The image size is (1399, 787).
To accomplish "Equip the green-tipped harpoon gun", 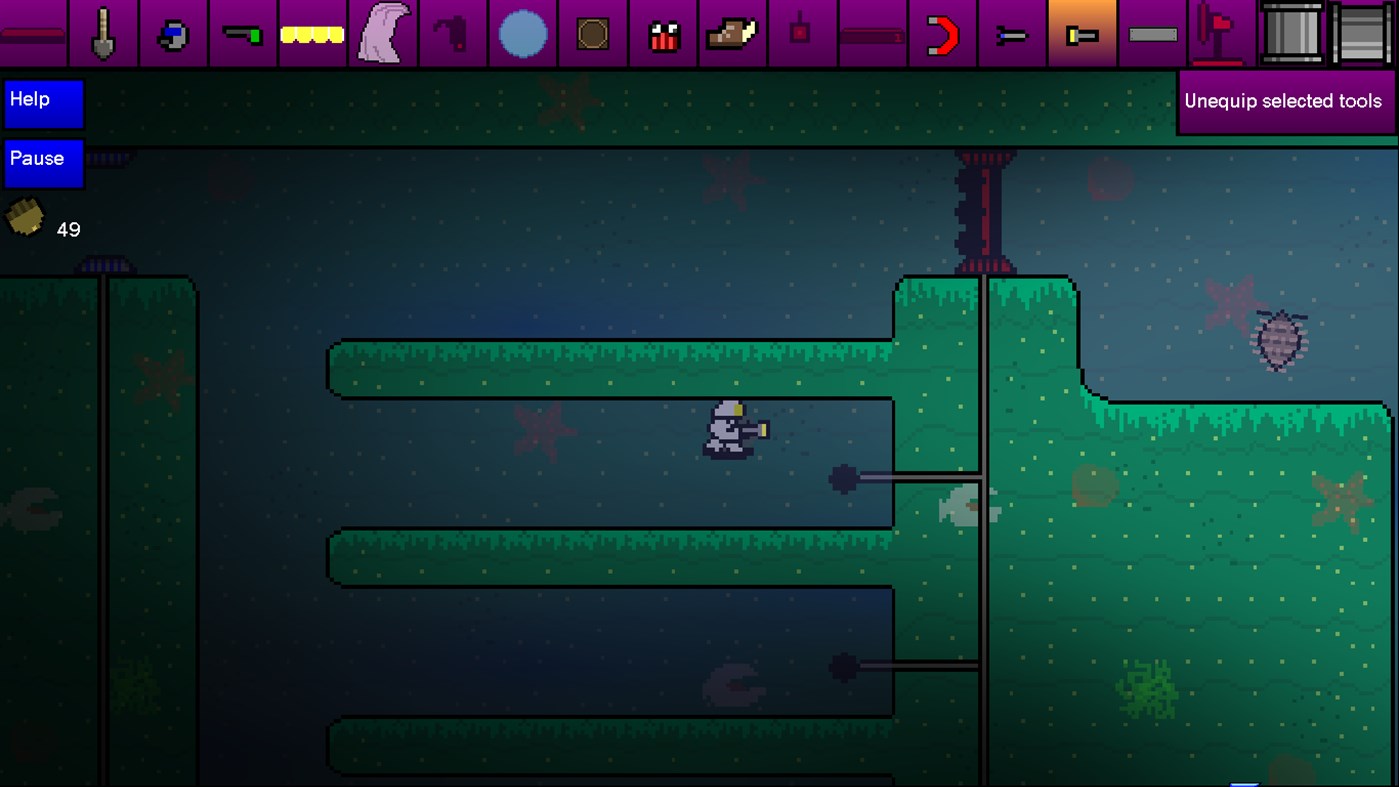I will pyautogui.click(x=243, y=32).
